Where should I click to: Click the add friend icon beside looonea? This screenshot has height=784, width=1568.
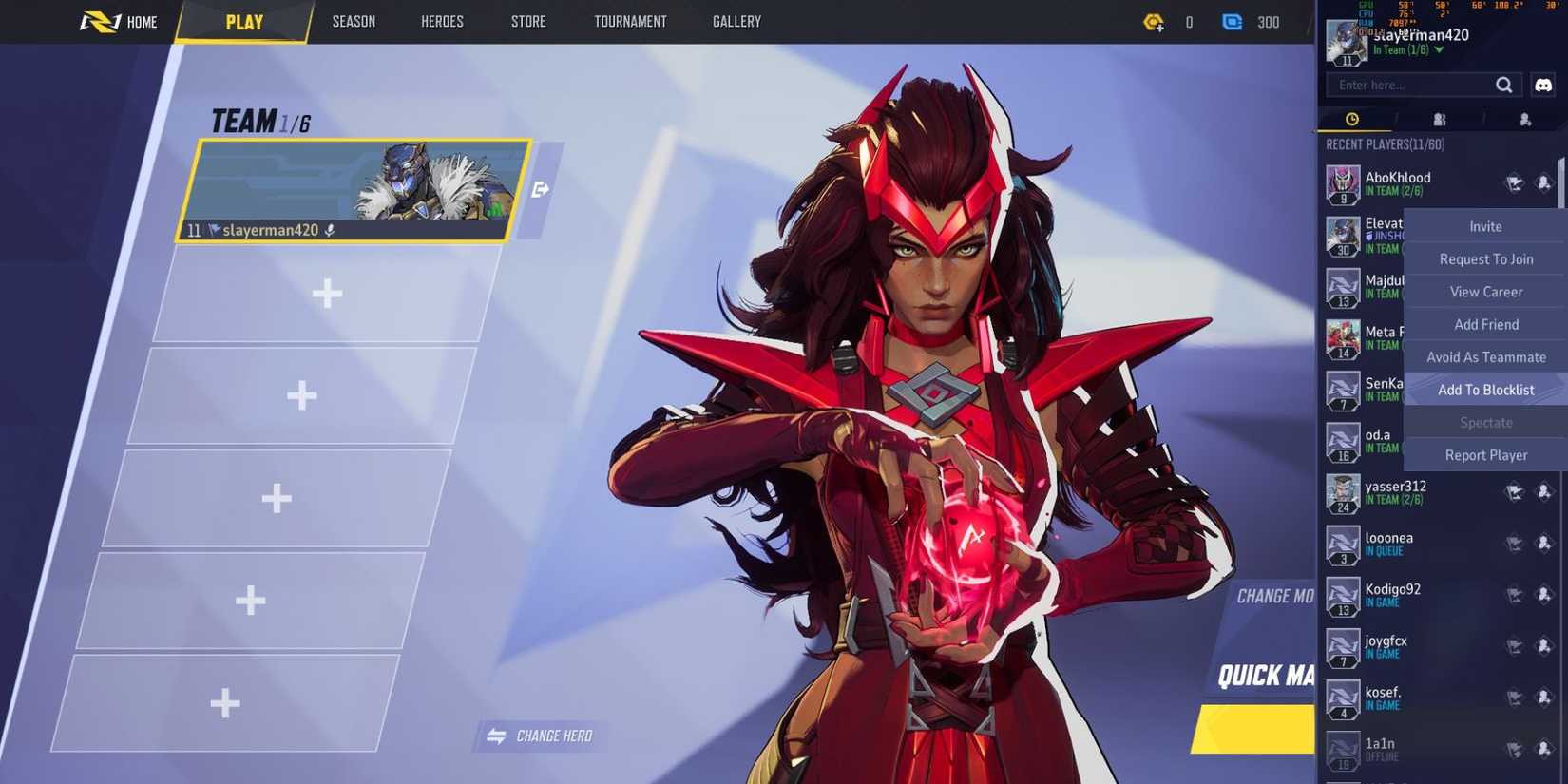coord(1543,544)
